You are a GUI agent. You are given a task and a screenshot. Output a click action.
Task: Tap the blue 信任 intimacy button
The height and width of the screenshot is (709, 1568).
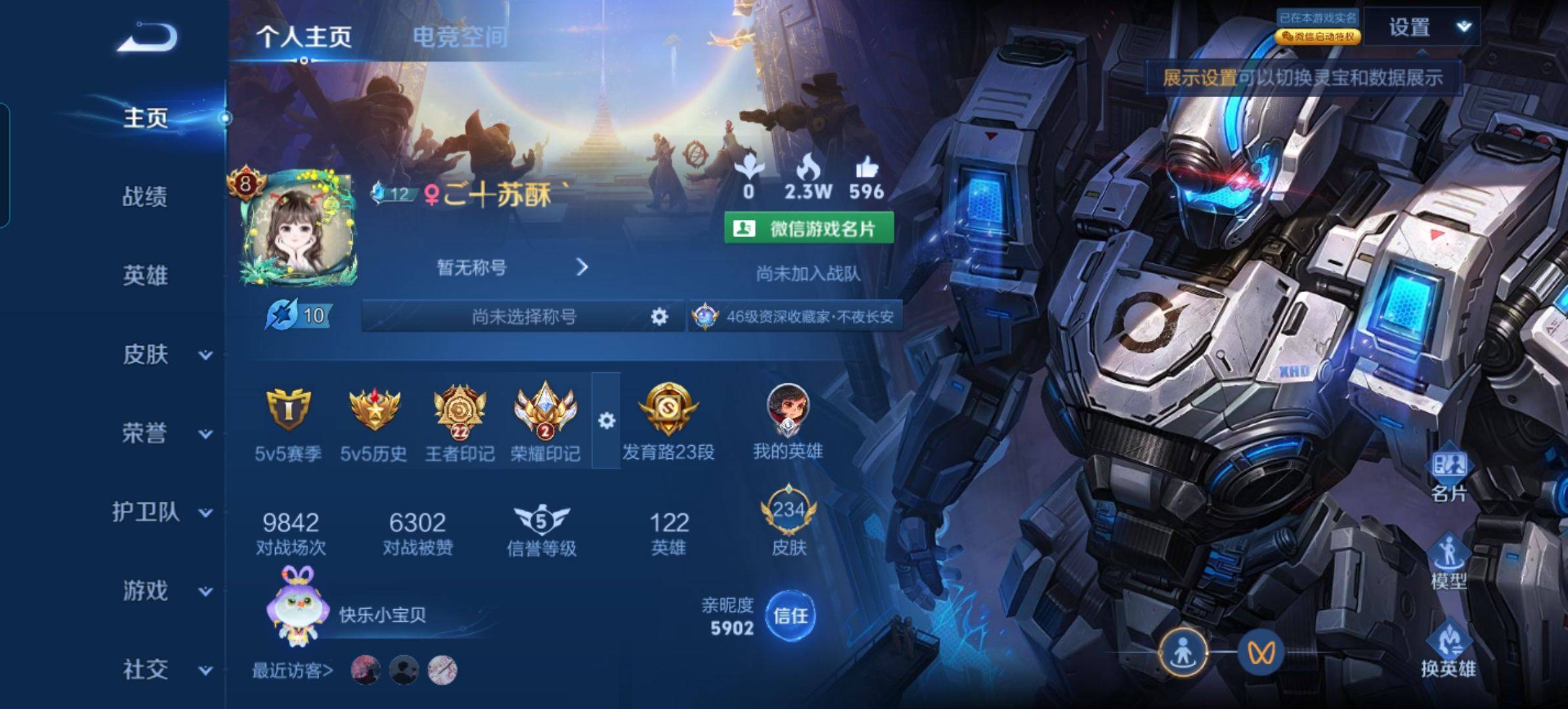coord(790,616)
